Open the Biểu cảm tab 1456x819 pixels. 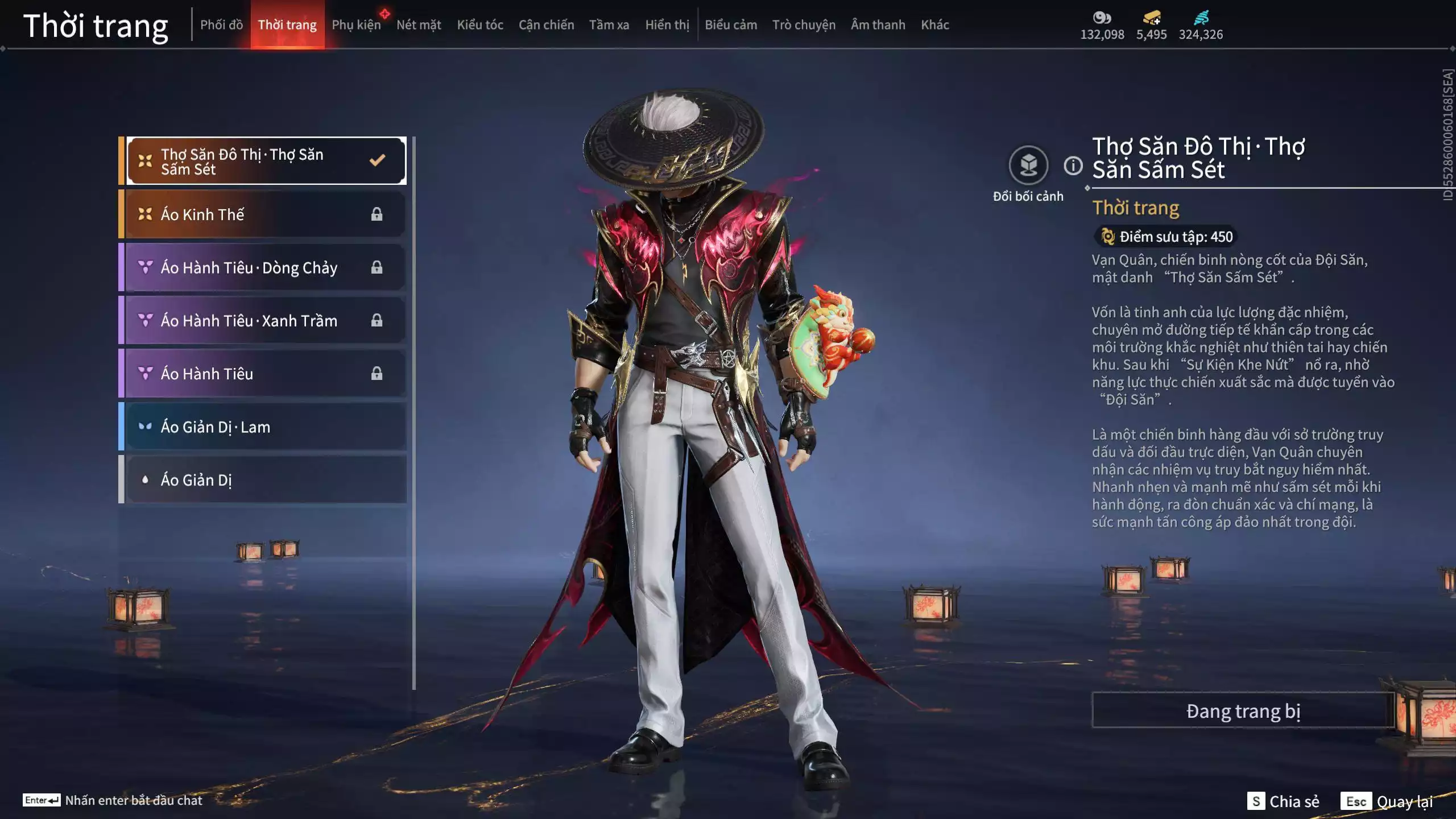(731, 25)
